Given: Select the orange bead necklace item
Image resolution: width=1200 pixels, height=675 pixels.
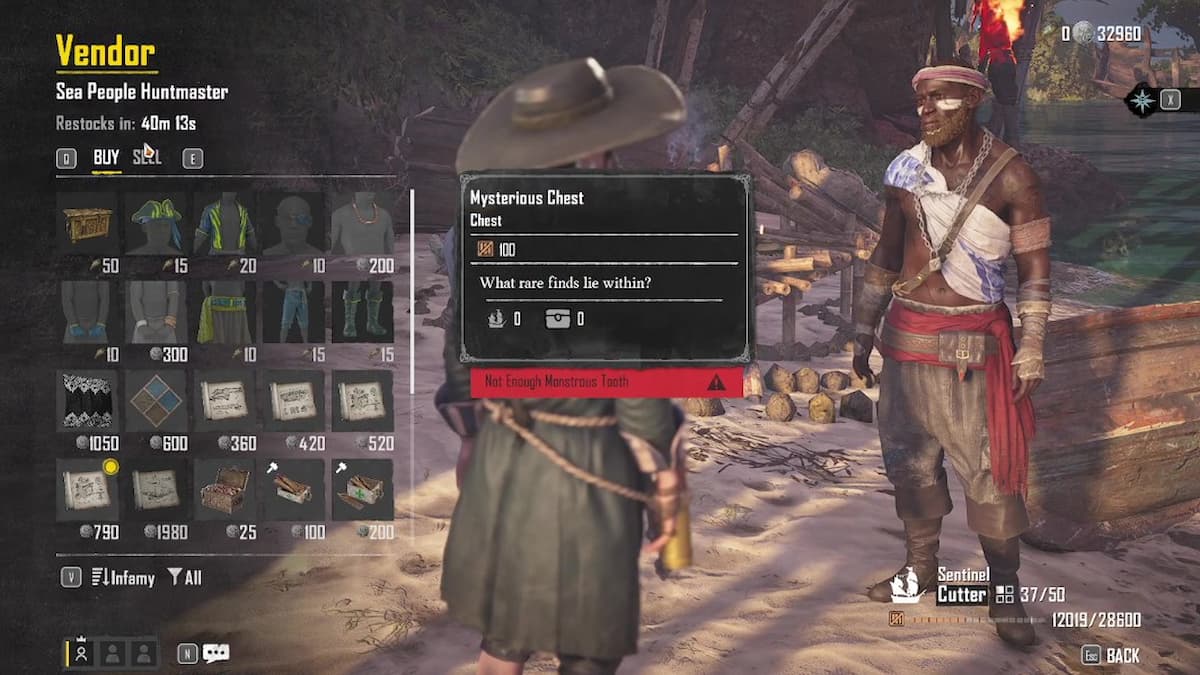Looking at the screenshot, I should coord(362,223).
